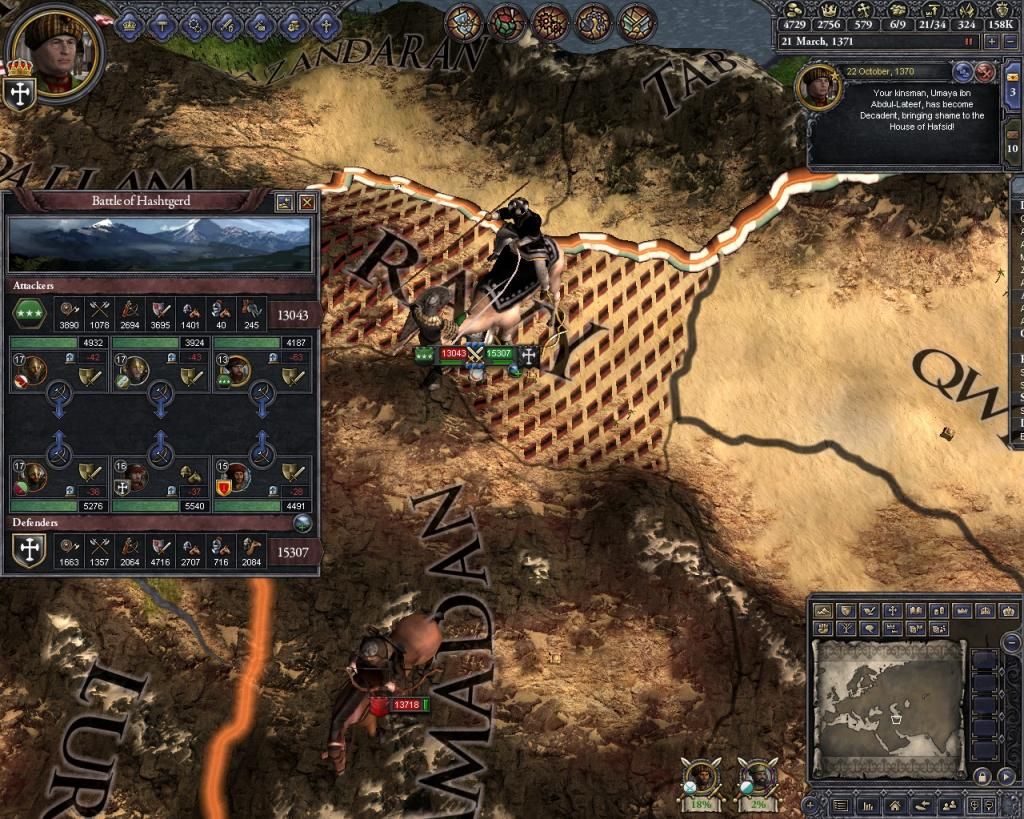Image resolution: width=1024 pixels, height=819 pixels.
Task: Click the defenders' cross shield in battle panel
Action: coord(28,551)
